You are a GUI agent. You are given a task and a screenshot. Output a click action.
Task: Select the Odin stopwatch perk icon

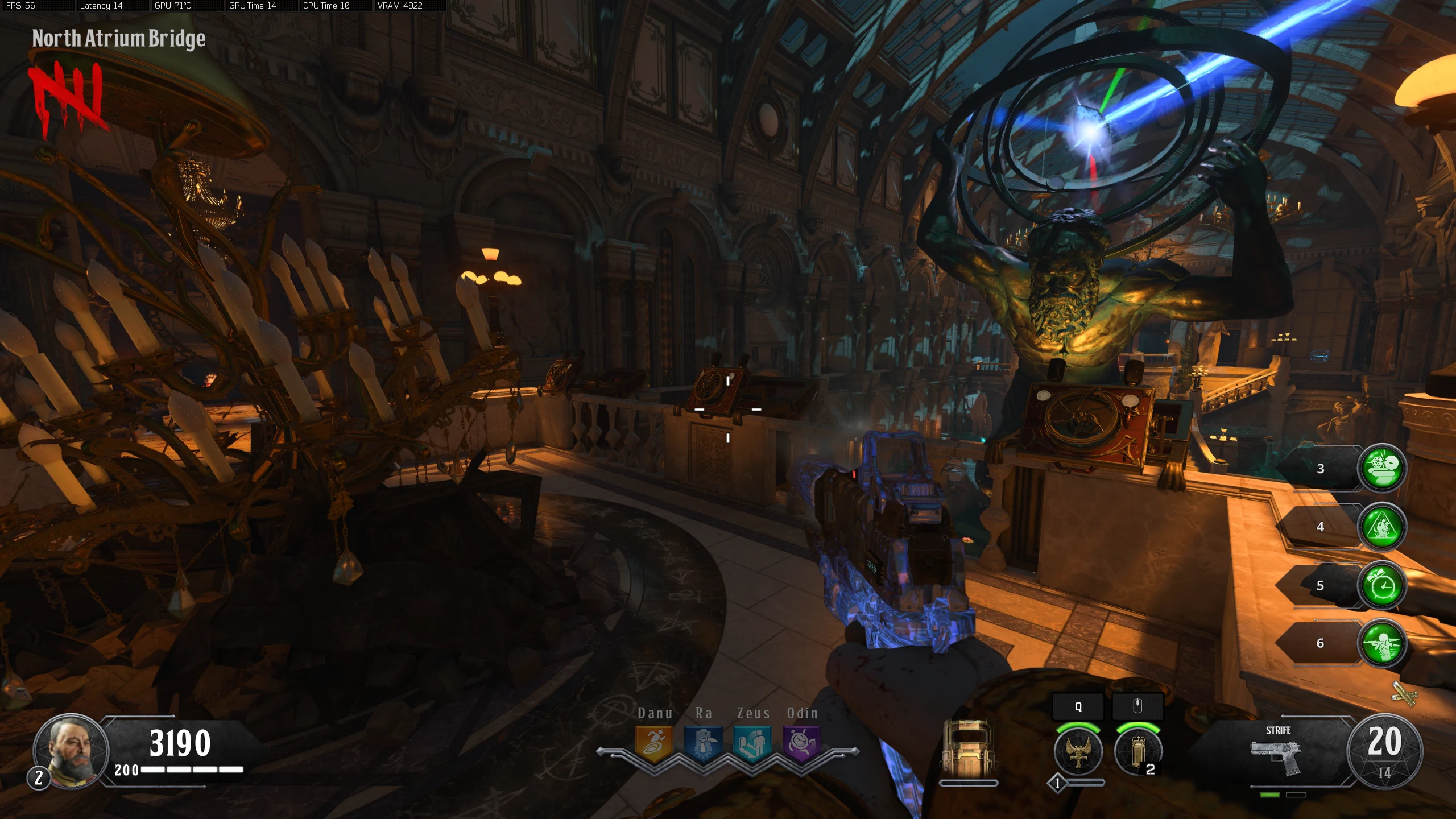[x=802, y=743]
